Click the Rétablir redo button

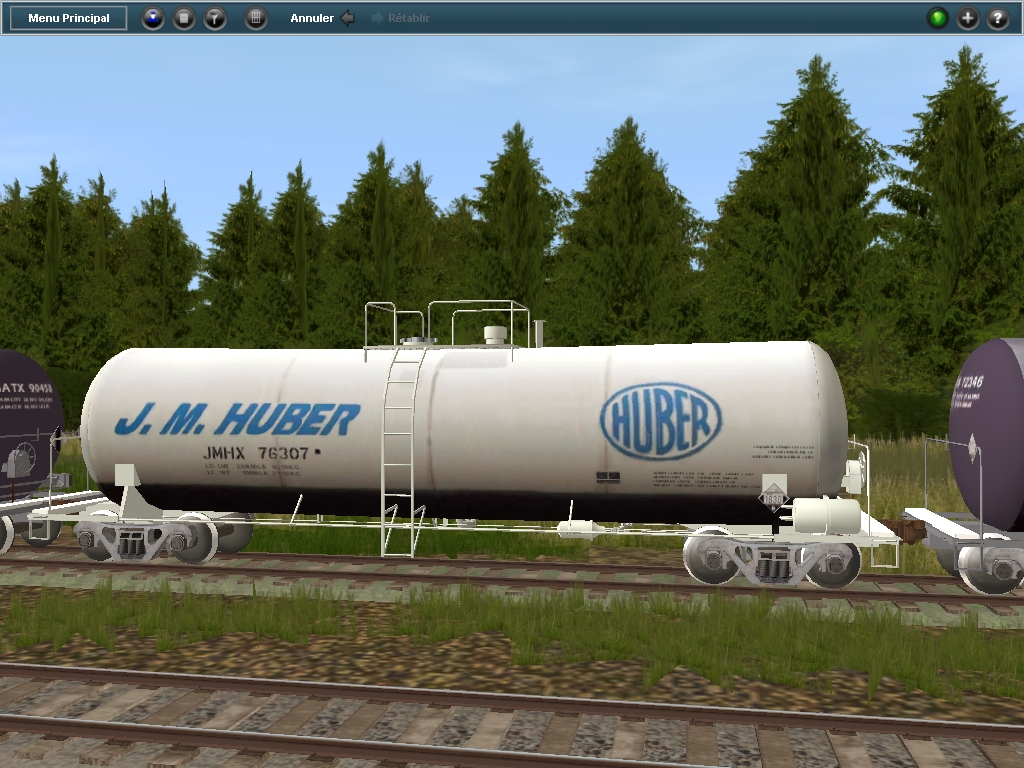[x=401, y=18]
